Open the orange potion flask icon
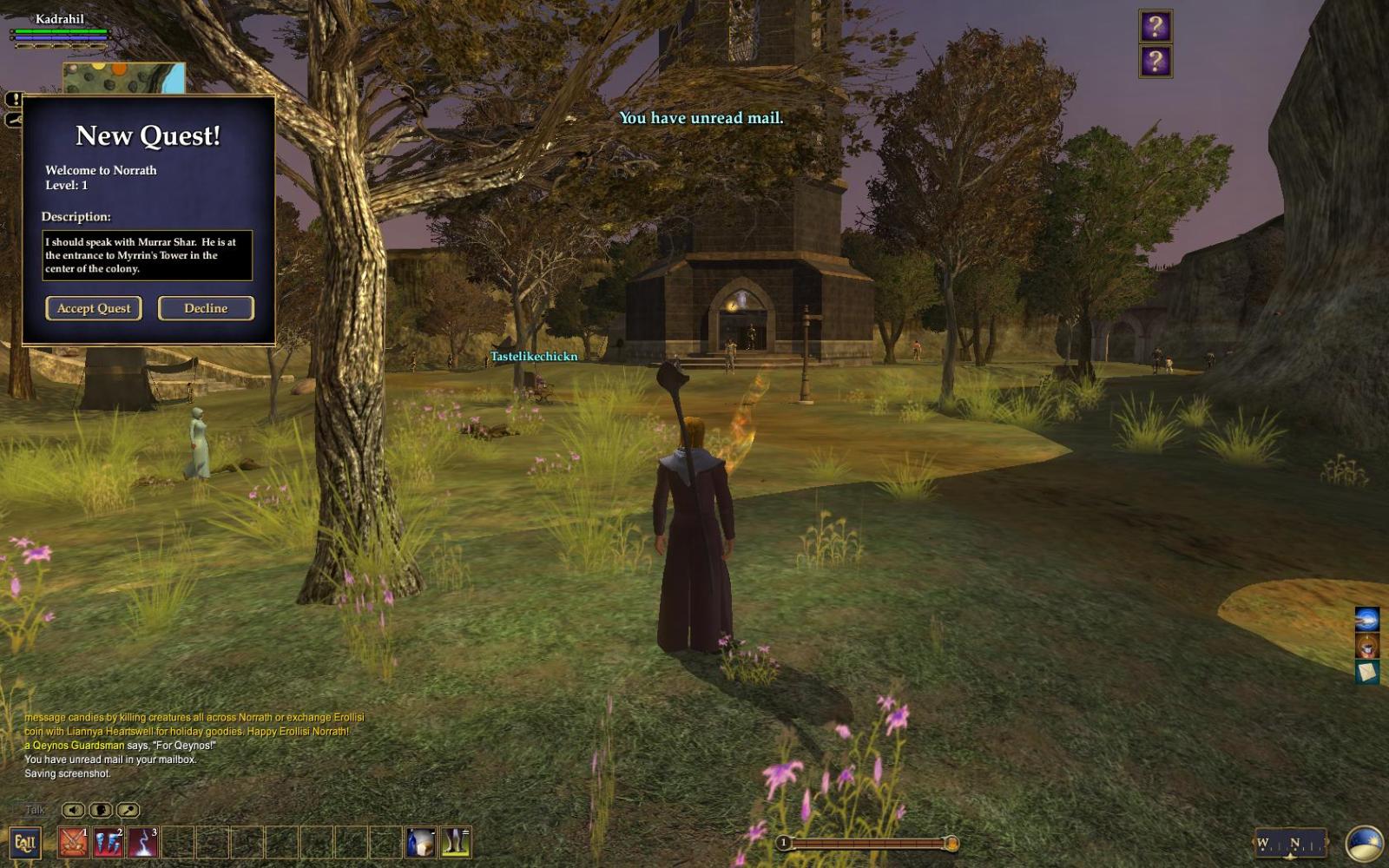 pyautogui.click(x=1367, y=646)
